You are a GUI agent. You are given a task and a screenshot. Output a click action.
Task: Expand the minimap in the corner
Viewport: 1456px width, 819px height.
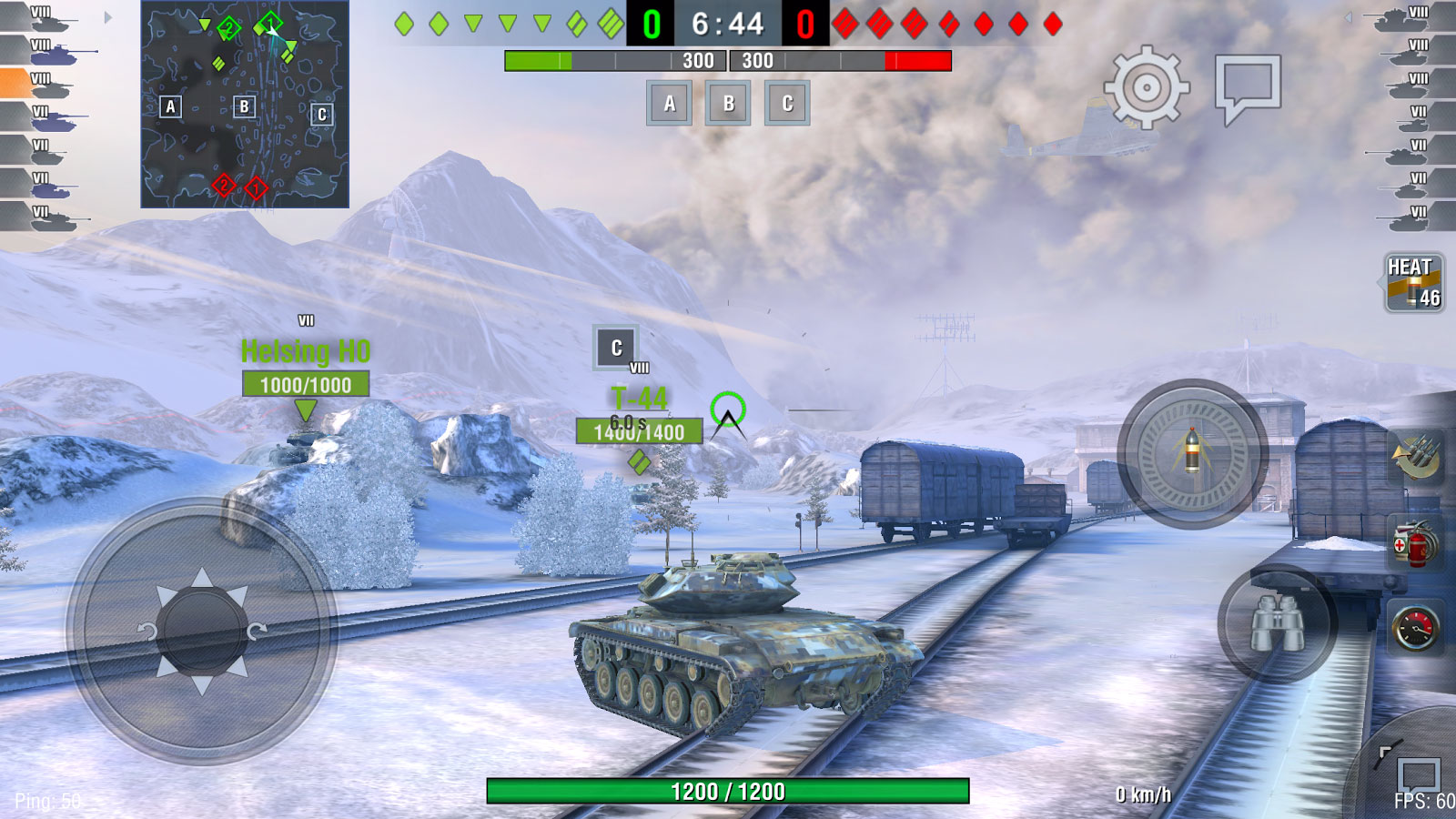[x=244, y=105]
